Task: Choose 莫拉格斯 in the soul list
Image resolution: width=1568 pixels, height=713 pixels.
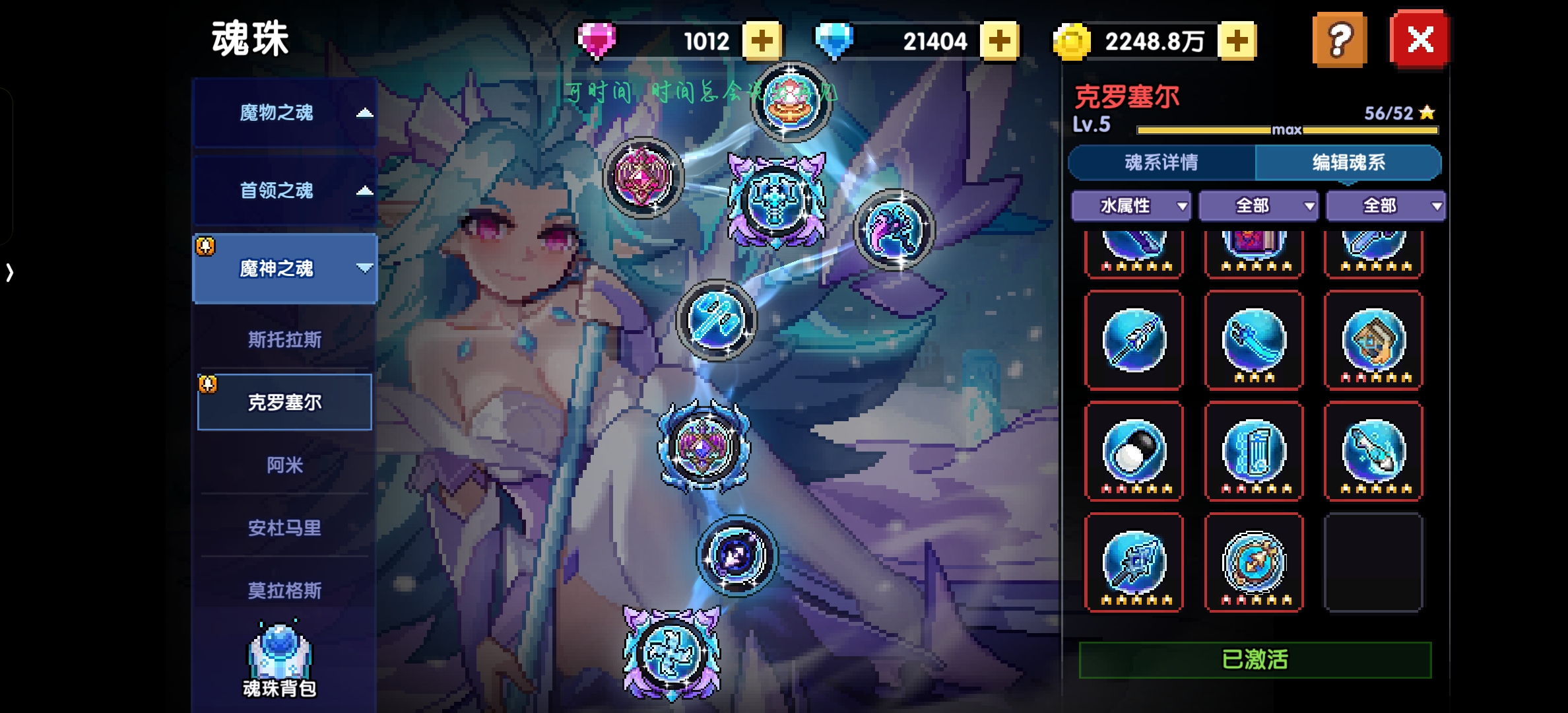Action: click(284, 590)
